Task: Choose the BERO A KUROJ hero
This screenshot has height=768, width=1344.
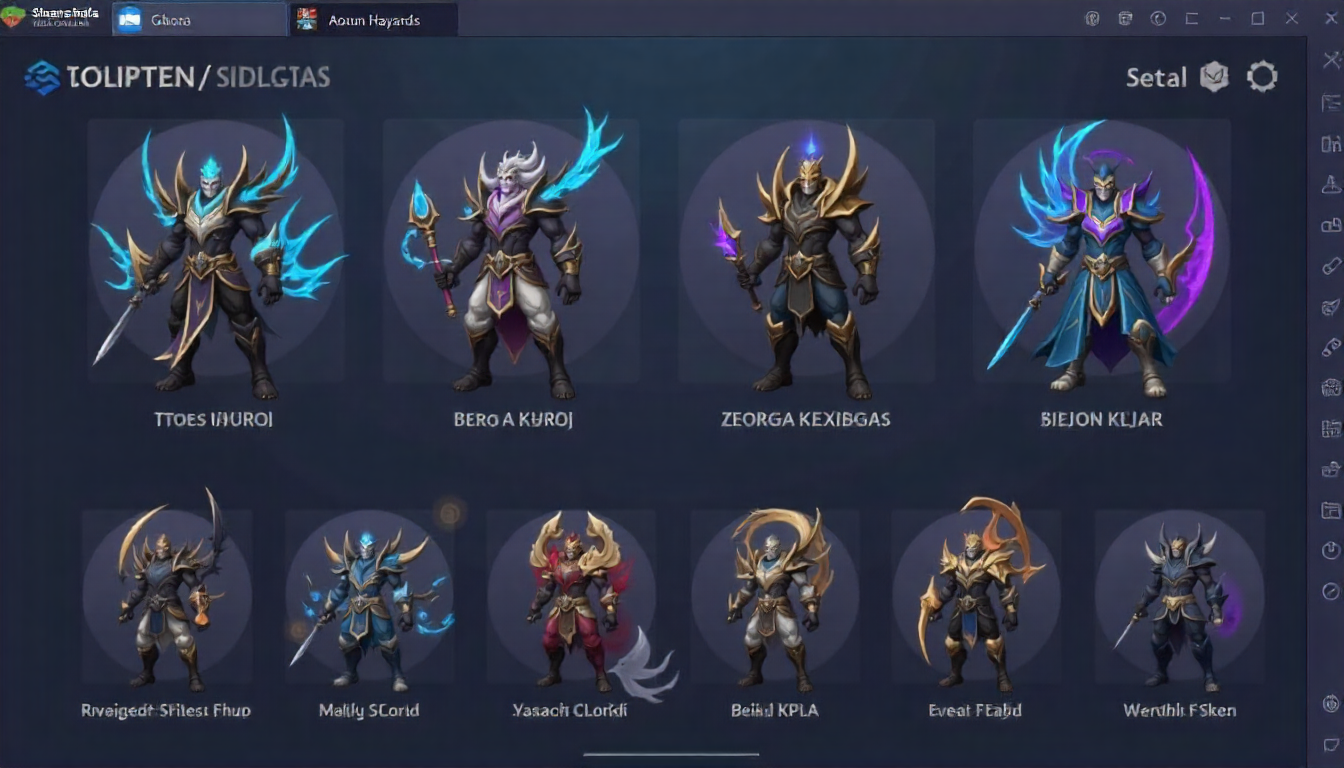Action: (511, 260)
